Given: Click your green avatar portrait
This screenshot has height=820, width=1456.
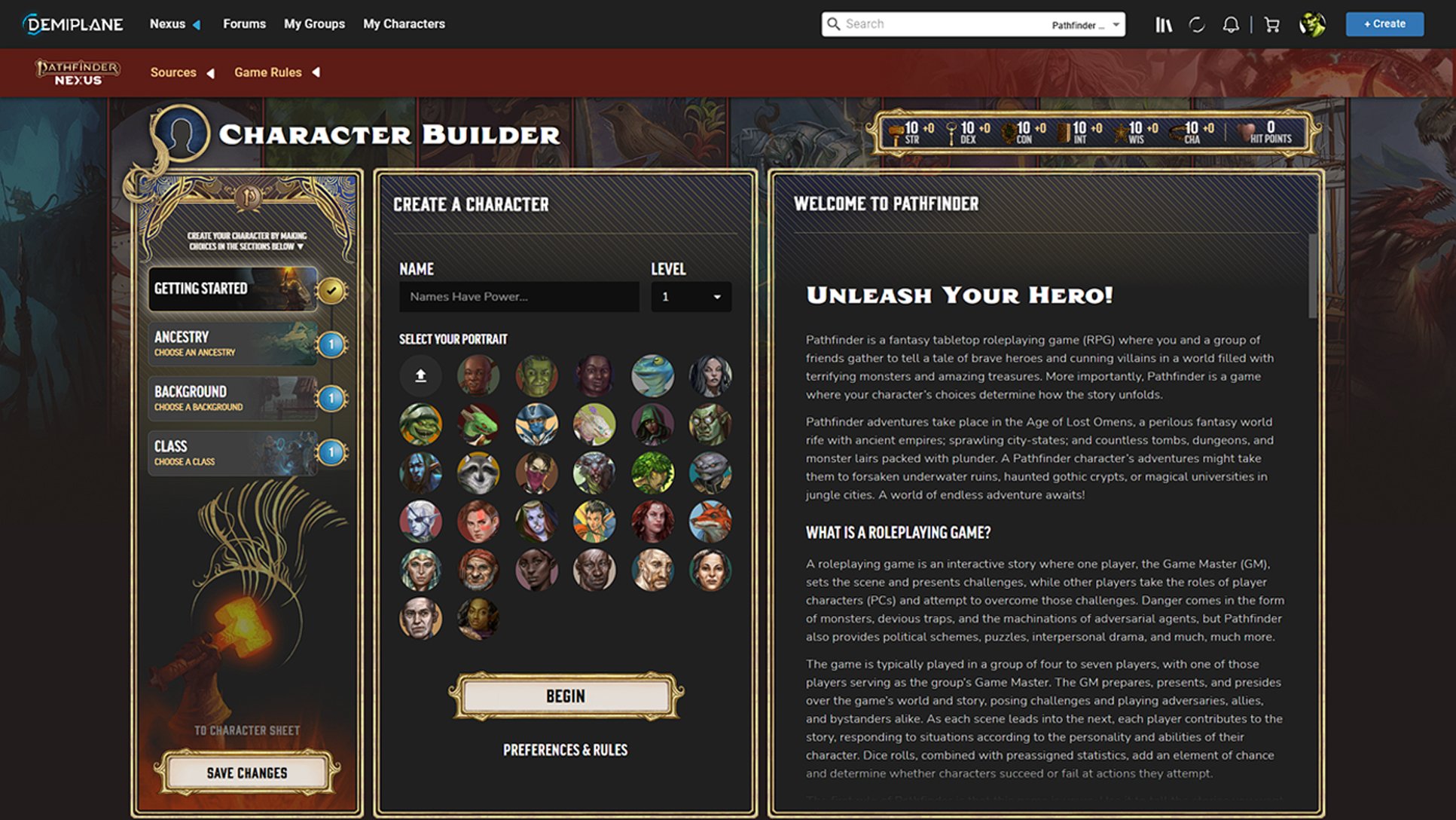Looking at the screenshot, I should [x=1311, y=23].
